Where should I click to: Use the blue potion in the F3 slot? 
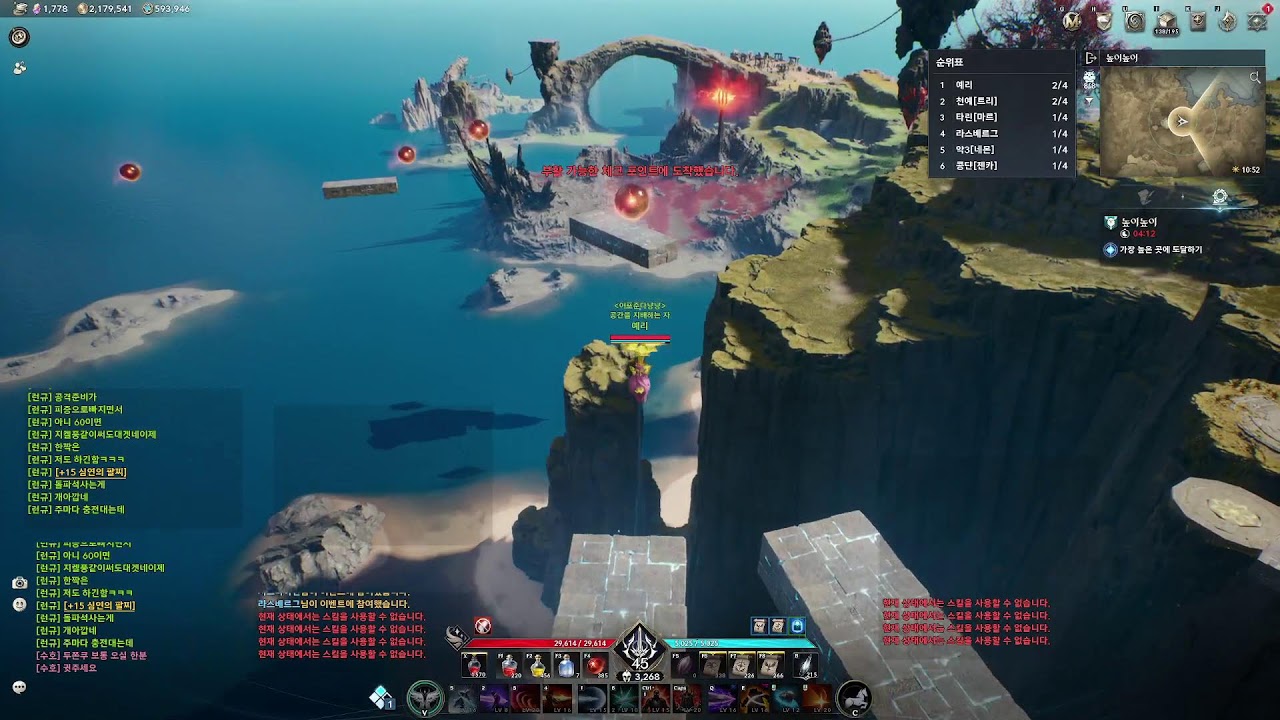(x=567, y=666)
